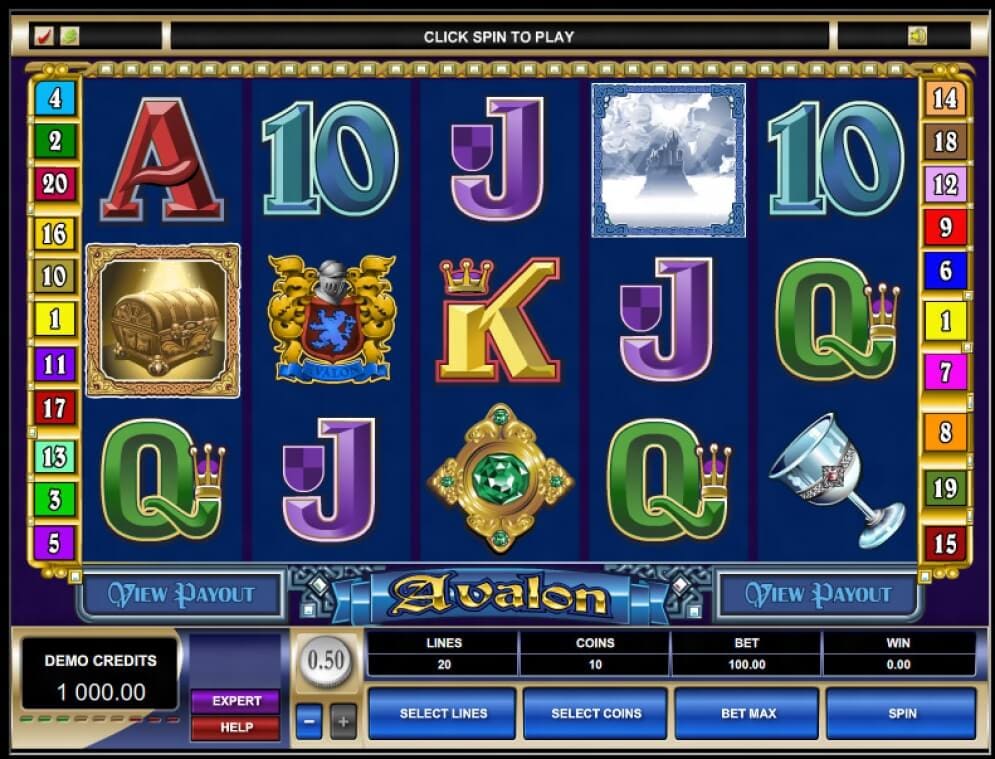Open the Select Coins option

(595, 713)
